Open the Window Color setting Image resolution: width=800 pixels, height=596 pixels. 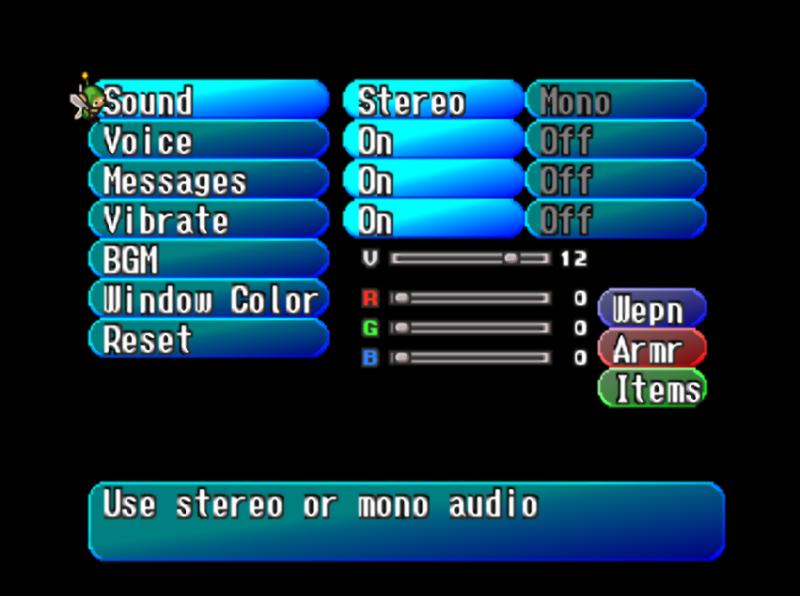click(x=210, y=300)
